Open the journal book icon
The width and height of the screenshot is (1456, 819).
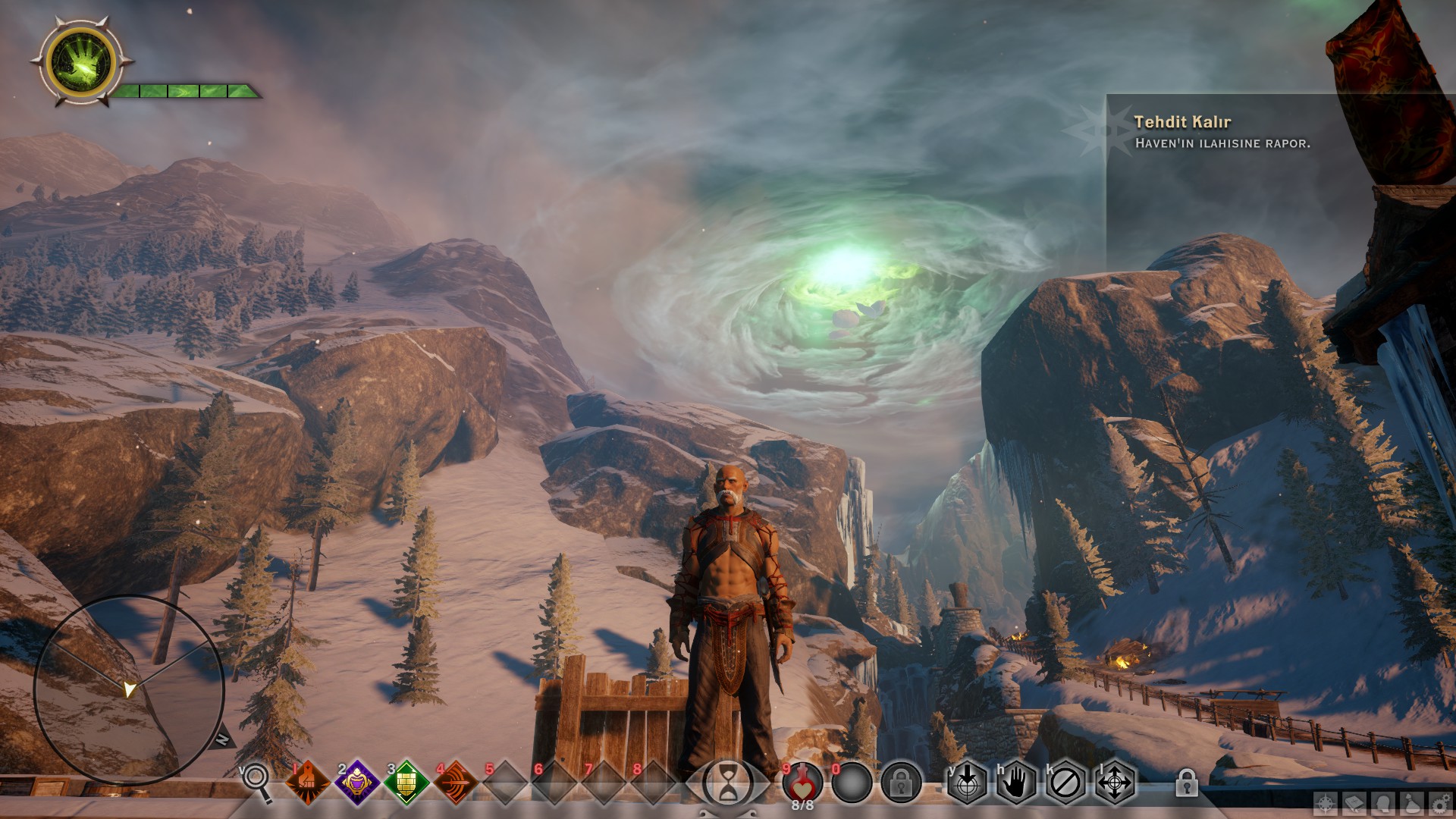coord(1354,804)
